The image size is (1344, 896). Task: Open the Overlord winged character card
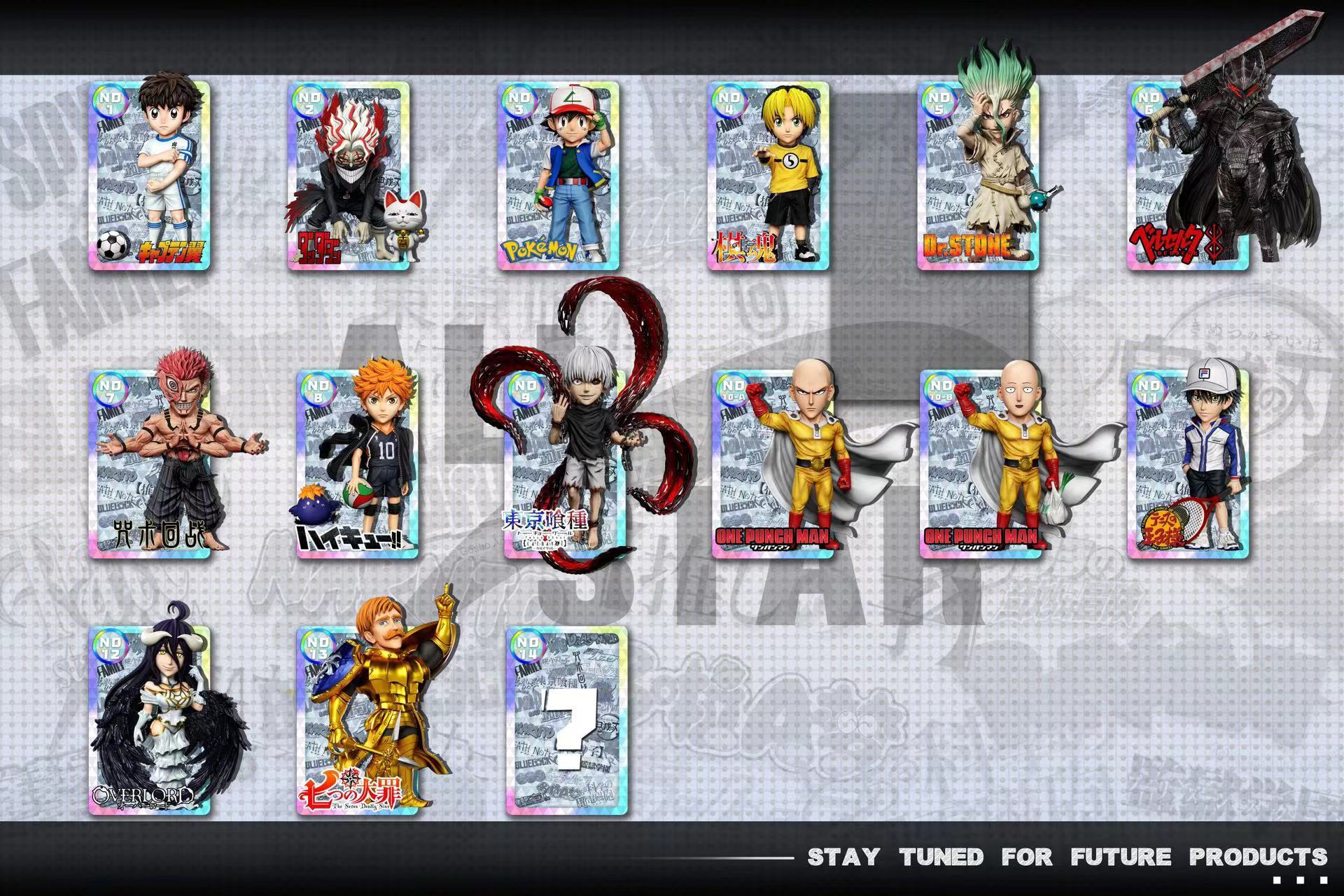tap(149, 721)
